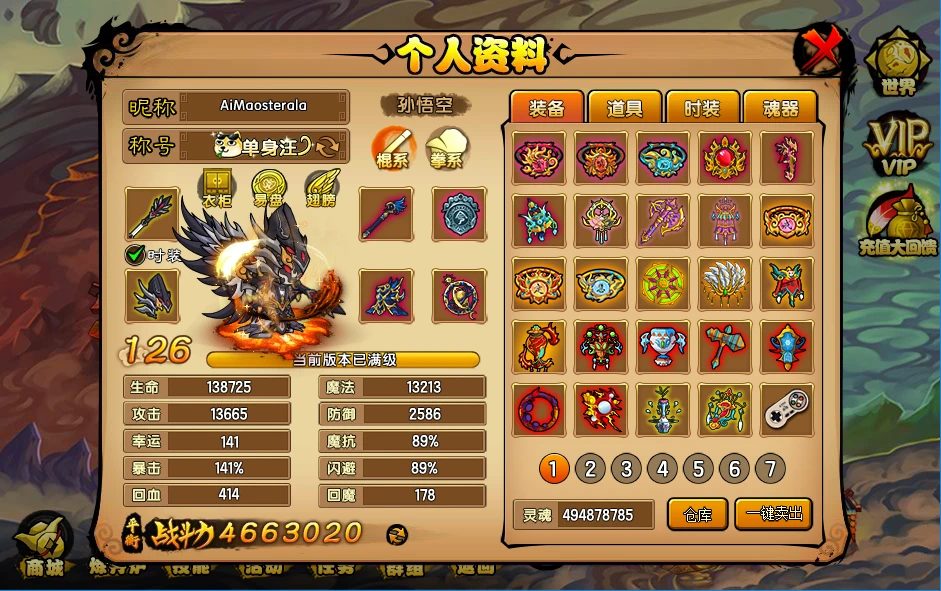Go to inventory page 2
This screenshot has width=941, height=591.
pyautogui.click(x=590, y=467)
